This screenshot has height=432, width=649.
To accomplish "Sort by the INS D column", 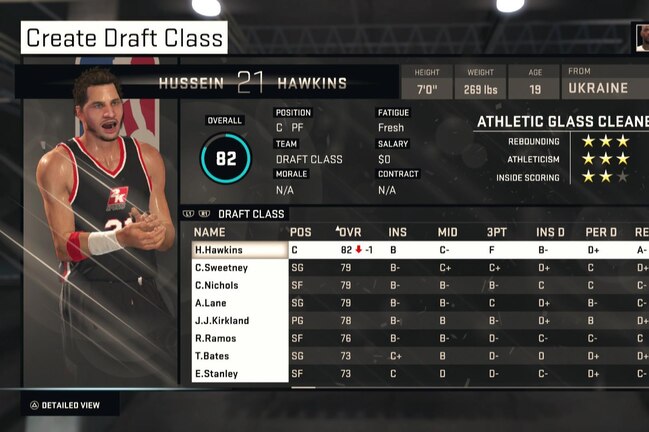I will click(547, 231).
